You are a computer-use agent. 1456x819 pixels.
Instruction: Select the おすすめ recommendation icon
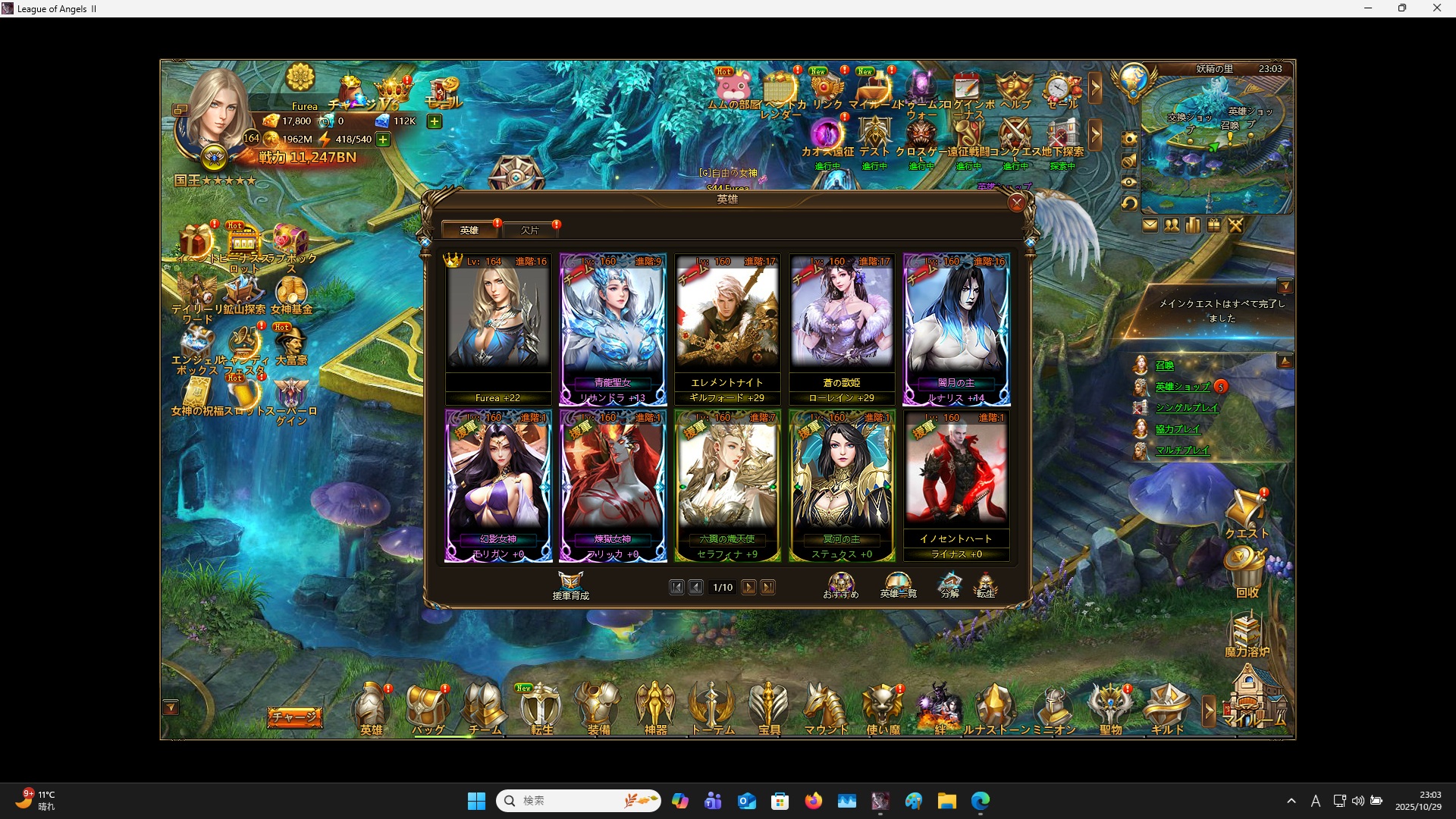point(840,584)
